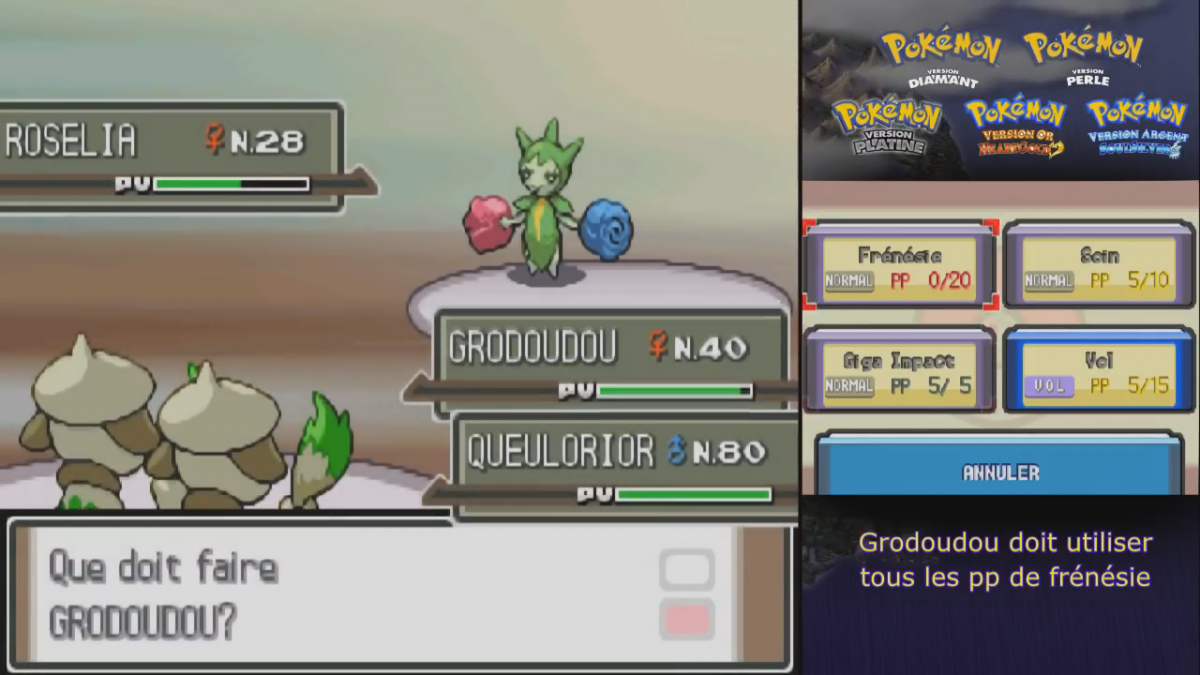Use the Giga Impact move
Viewport: 1200px width, 675px height.
coord(900,371)
